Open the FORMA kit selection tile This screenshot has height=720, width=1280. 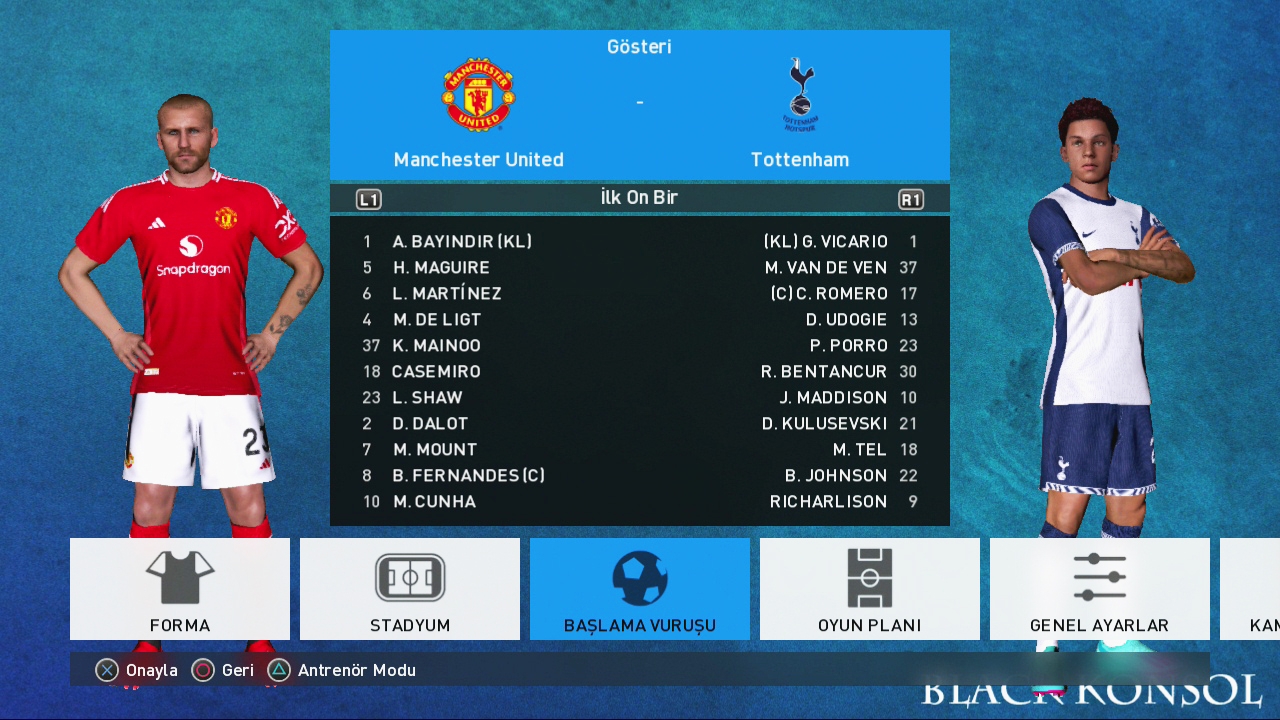180,589
